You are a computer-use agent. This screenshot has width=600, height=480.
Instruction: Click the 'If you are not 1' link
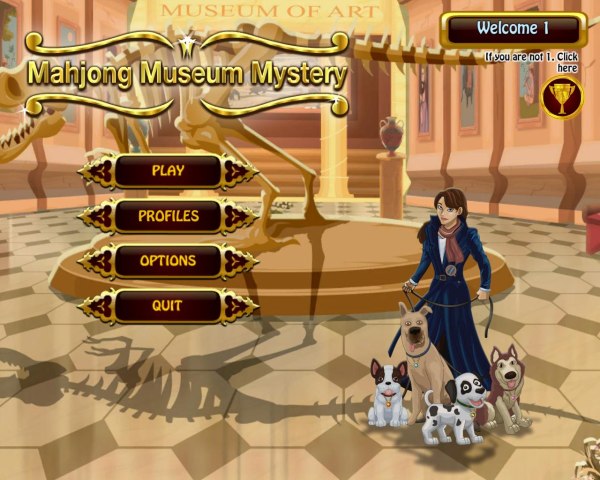tap(531, 62)
